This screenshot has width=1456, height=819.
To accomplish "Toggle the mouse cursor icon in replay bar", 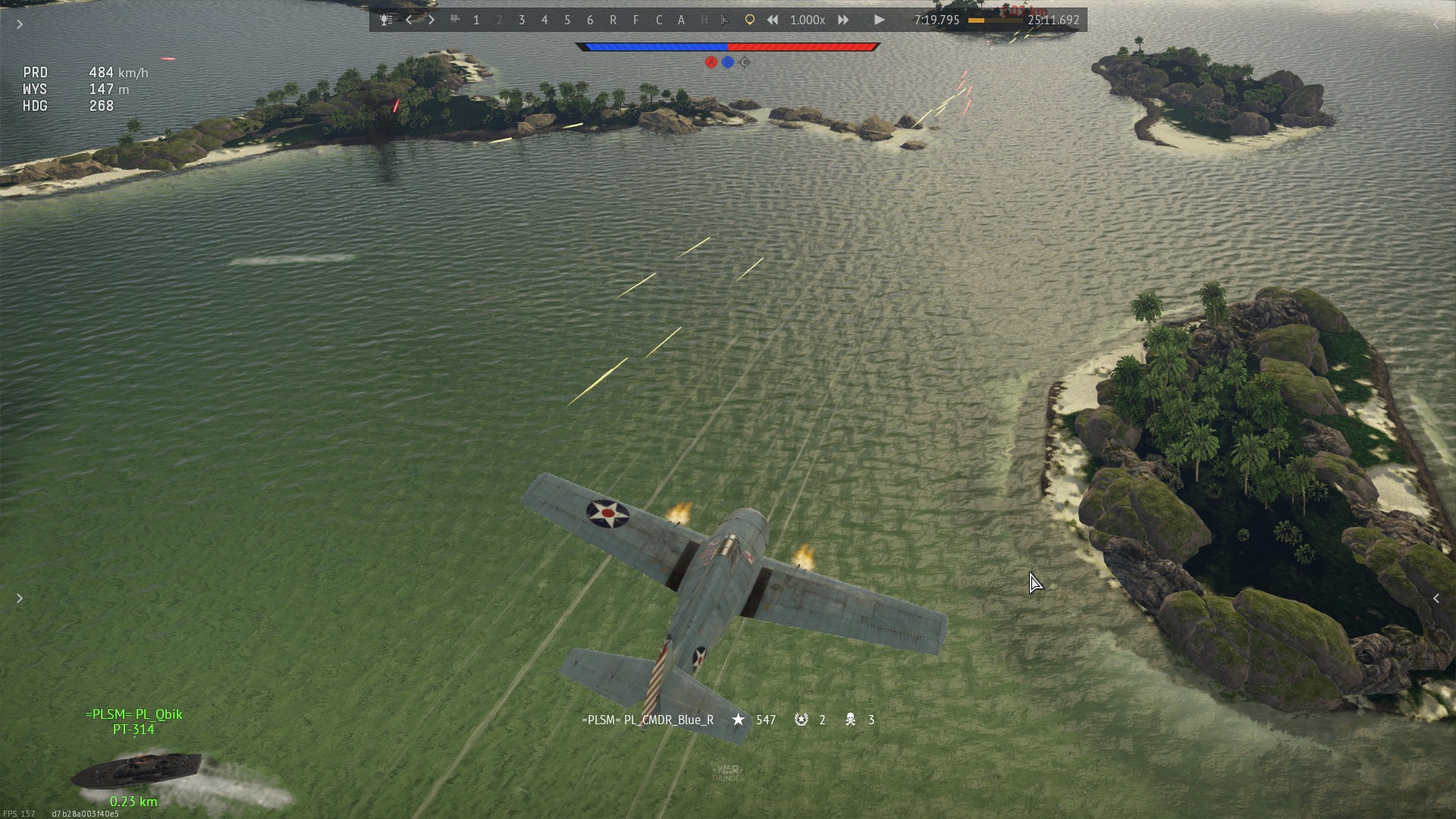I will 725,20.
